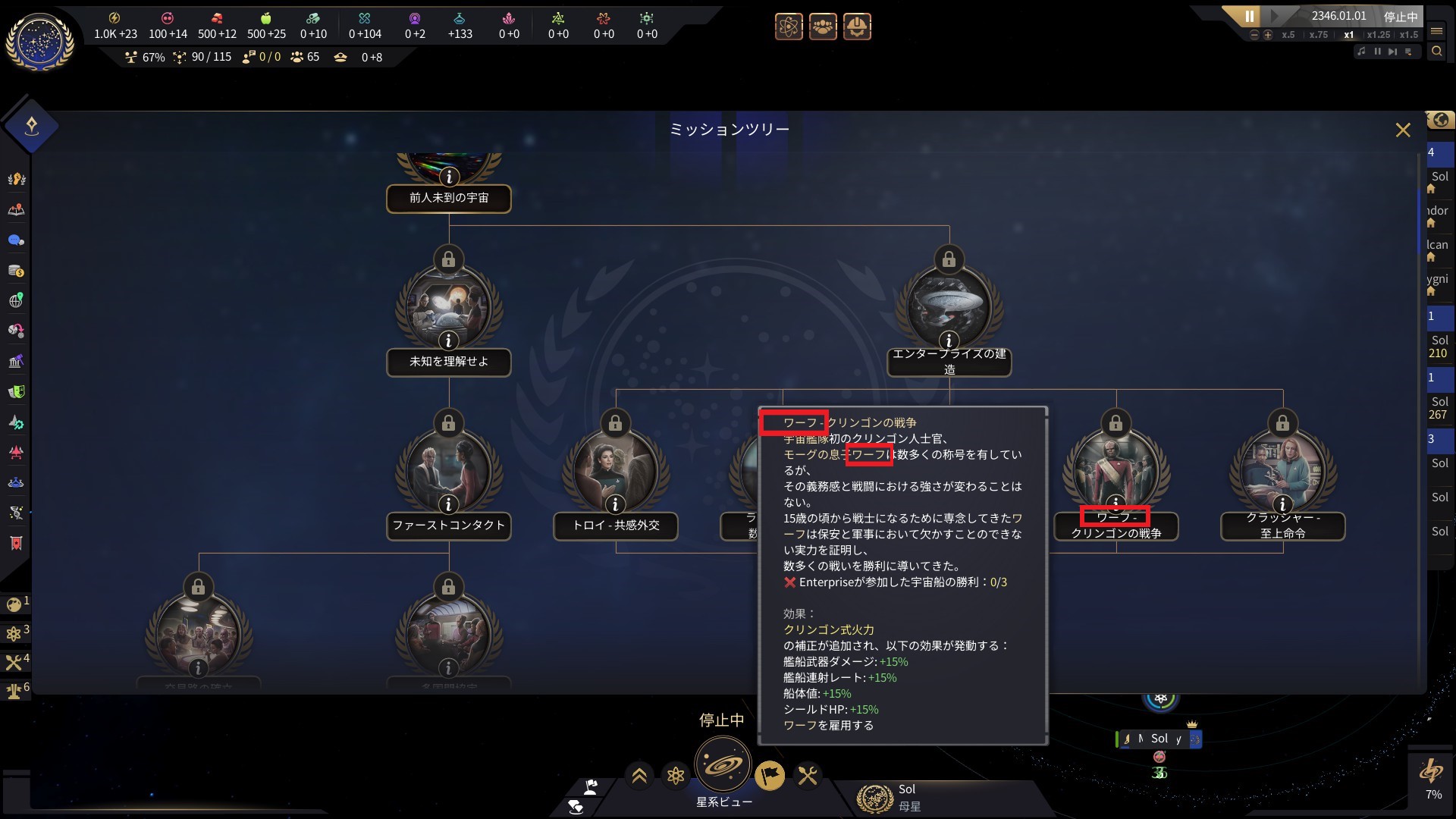Toggle the pause button next to the date

(x=1250, y=15)
